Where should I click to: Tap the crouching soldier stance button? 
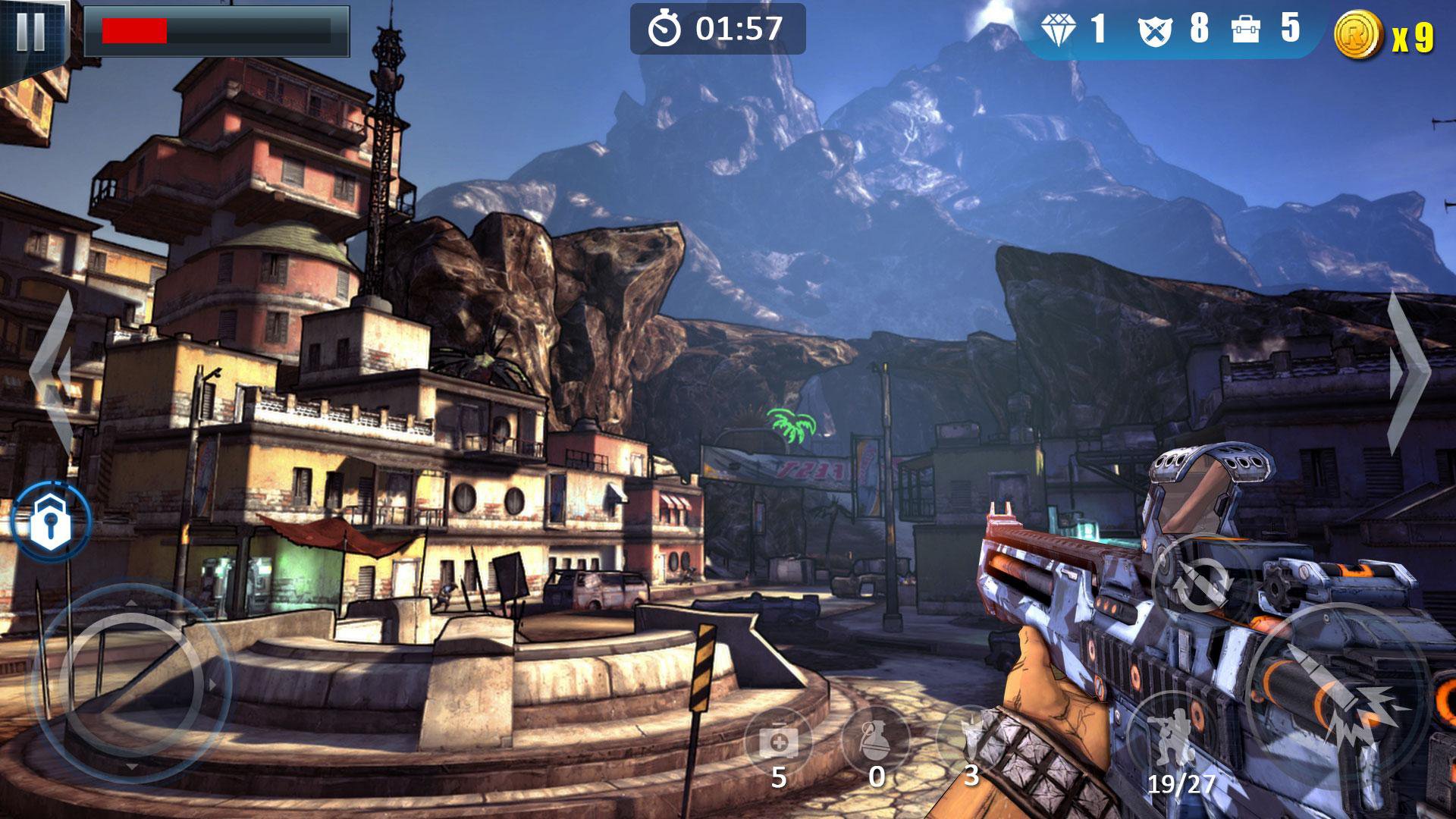[x=1172, y=737]
